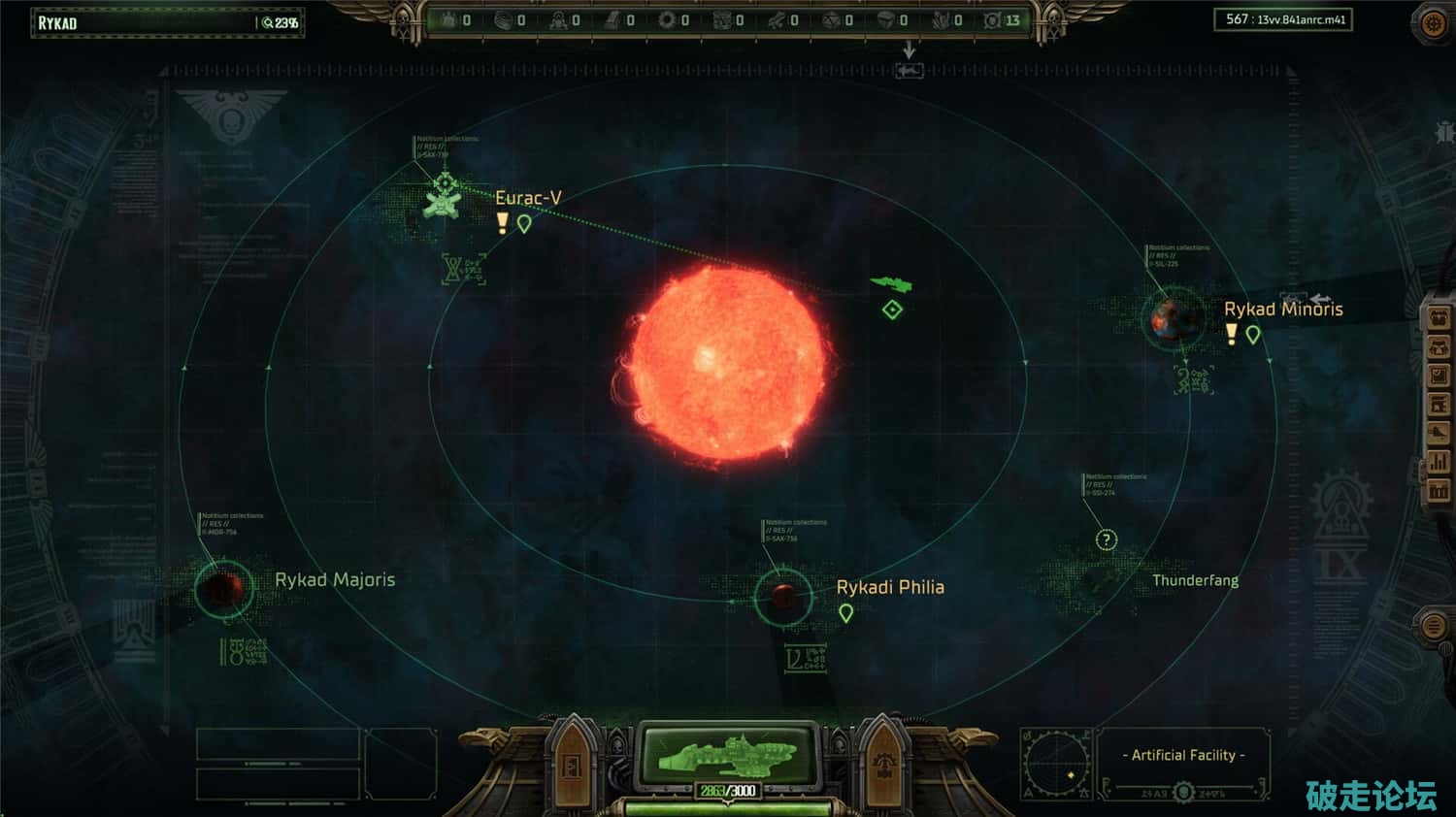1456x817 pixels.
Task: Open the checklist journal icon in the side panel
Action: 1438,376
